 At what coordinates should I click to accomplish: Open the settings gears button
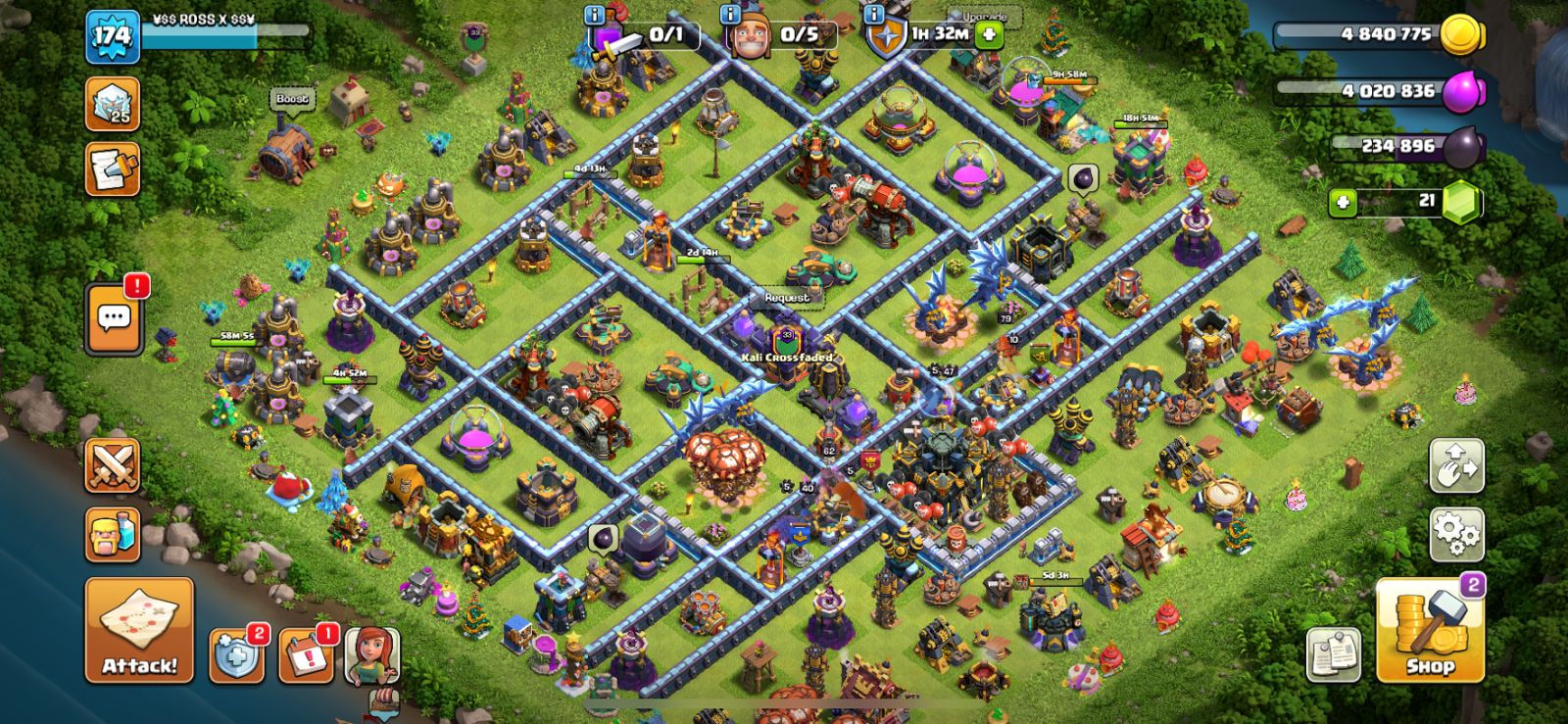coord(1456,535)
